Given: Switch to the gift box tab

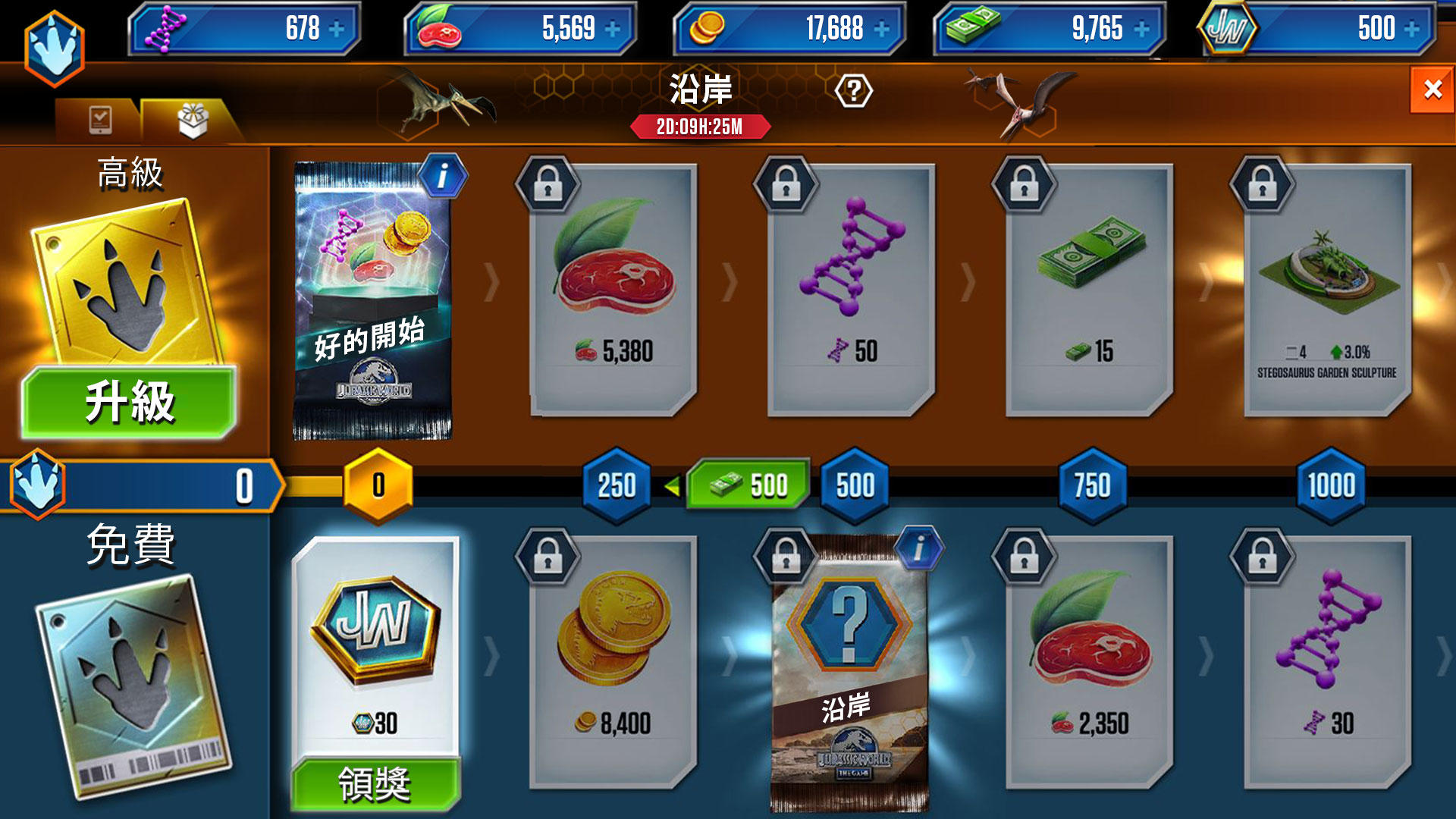Looking at the screenshot, I should tap(192, 121).
